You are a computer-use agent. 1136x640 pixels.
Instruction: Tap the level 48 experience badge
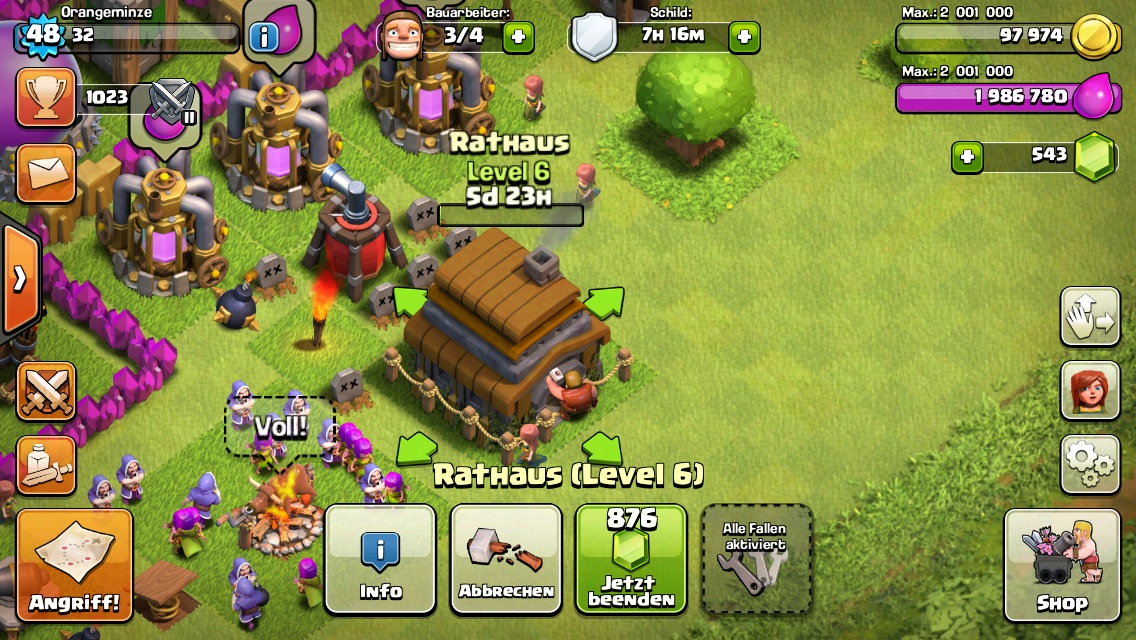point(43,35)
